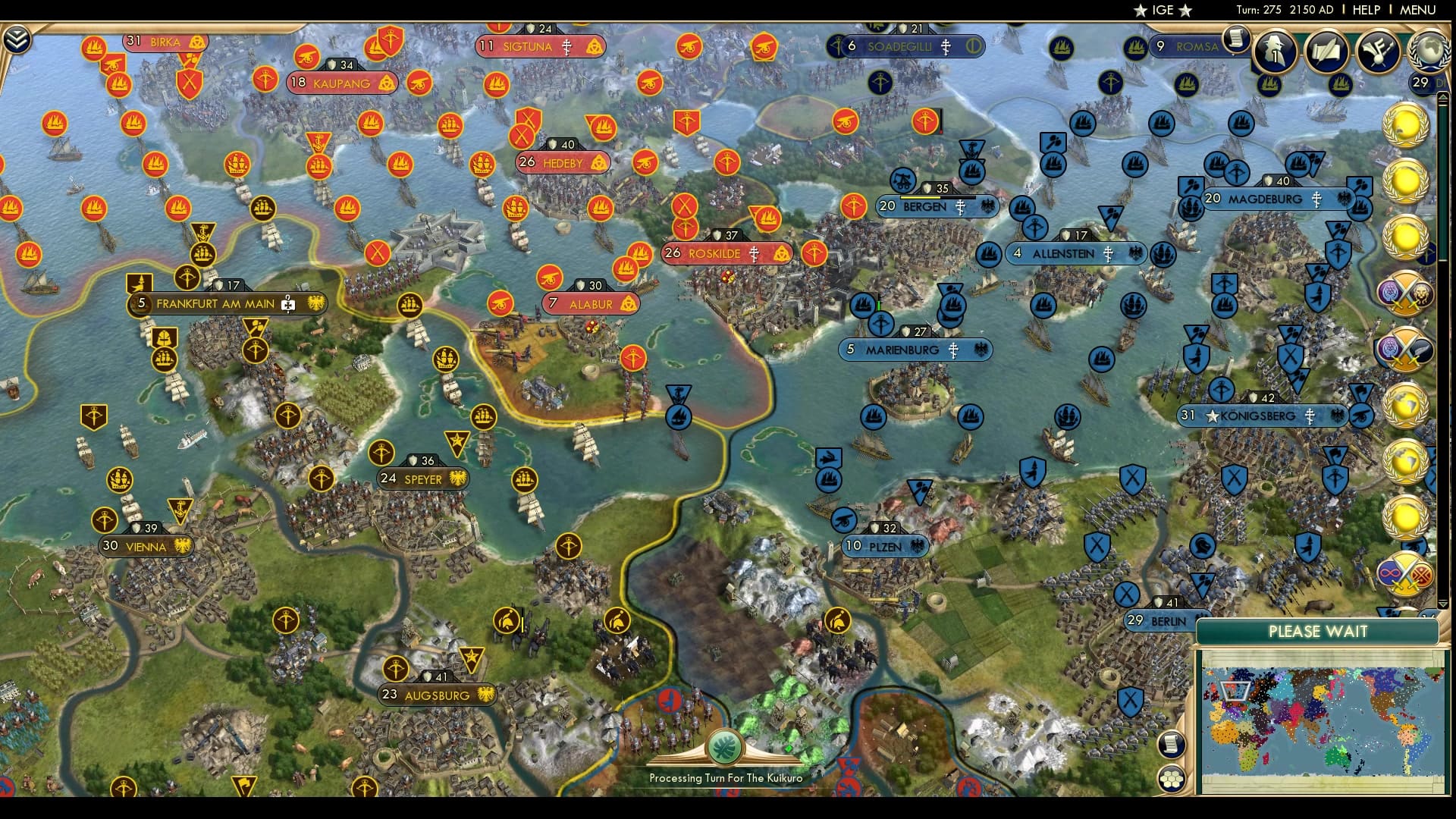The width and height of the screenshot is (1456, 819).
Task: Toggle the star-marked capital icon on Königsberg banner
Action: (1212, 416)
